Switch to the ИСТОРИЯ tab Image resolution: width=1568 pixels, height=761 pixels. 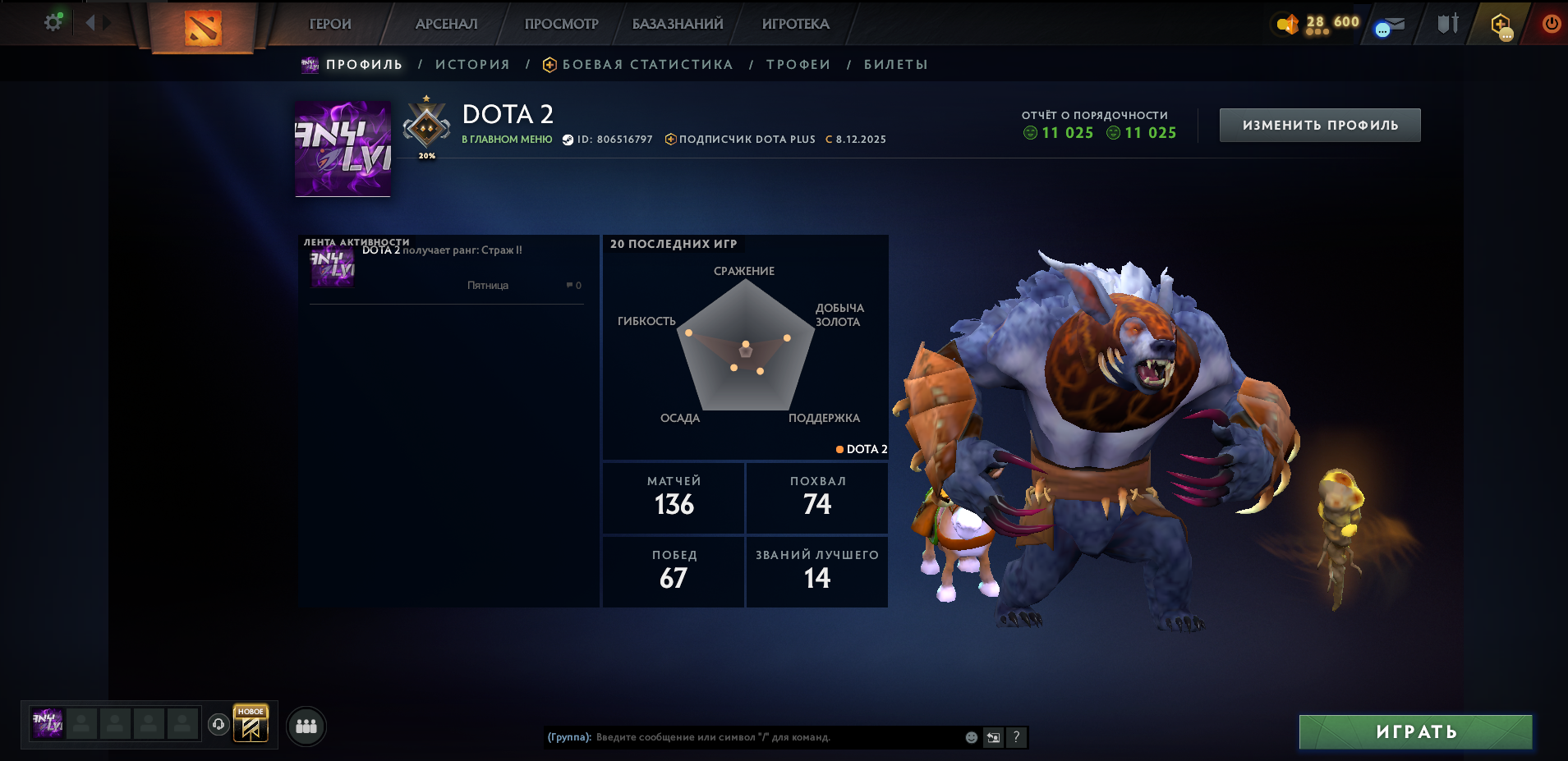[x=472, y=65]
